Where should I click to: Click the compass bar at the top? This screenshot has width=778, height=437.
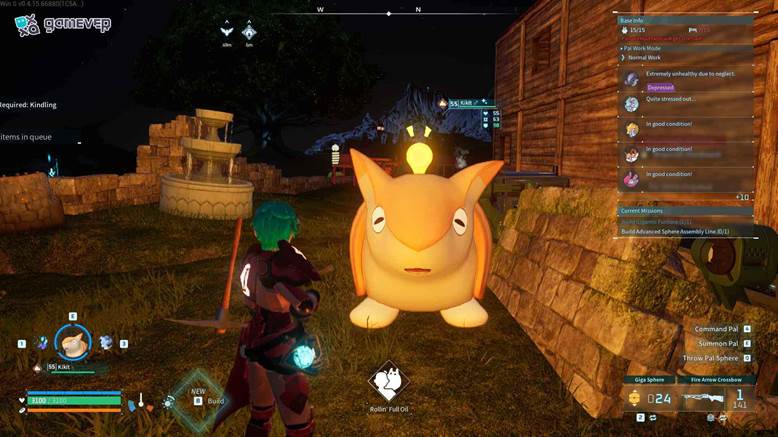[x=389, y=13]
